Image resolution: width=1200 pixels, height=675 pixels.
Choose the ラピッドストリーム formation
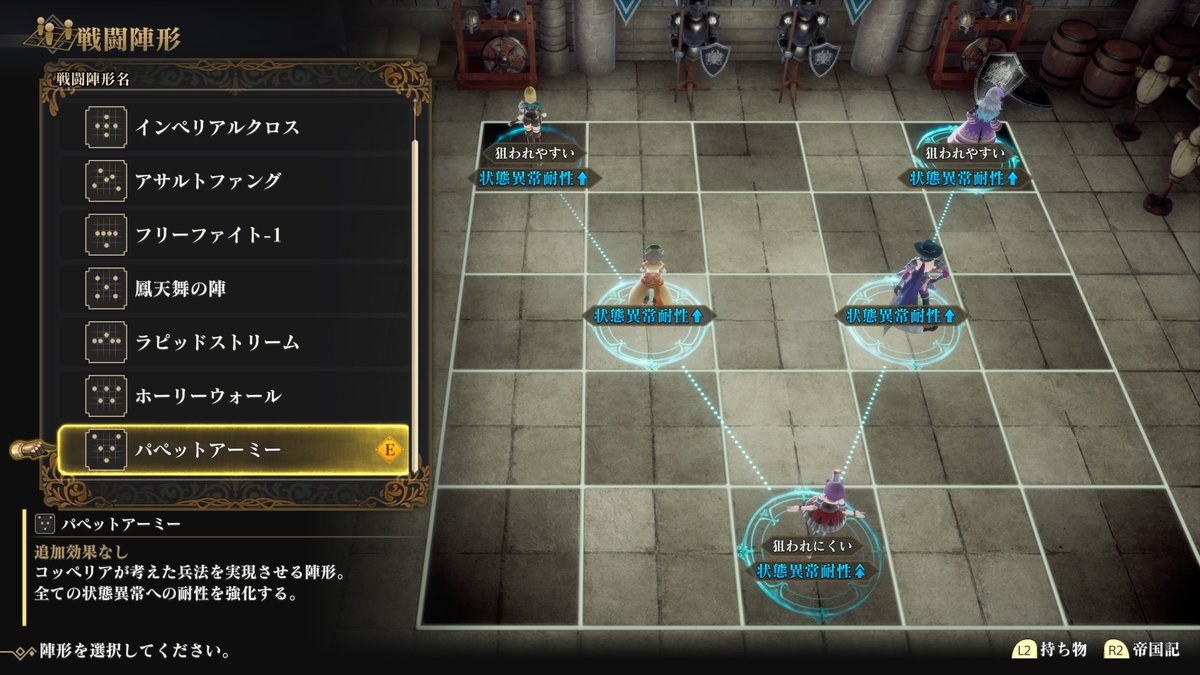[x=233, y=343]
